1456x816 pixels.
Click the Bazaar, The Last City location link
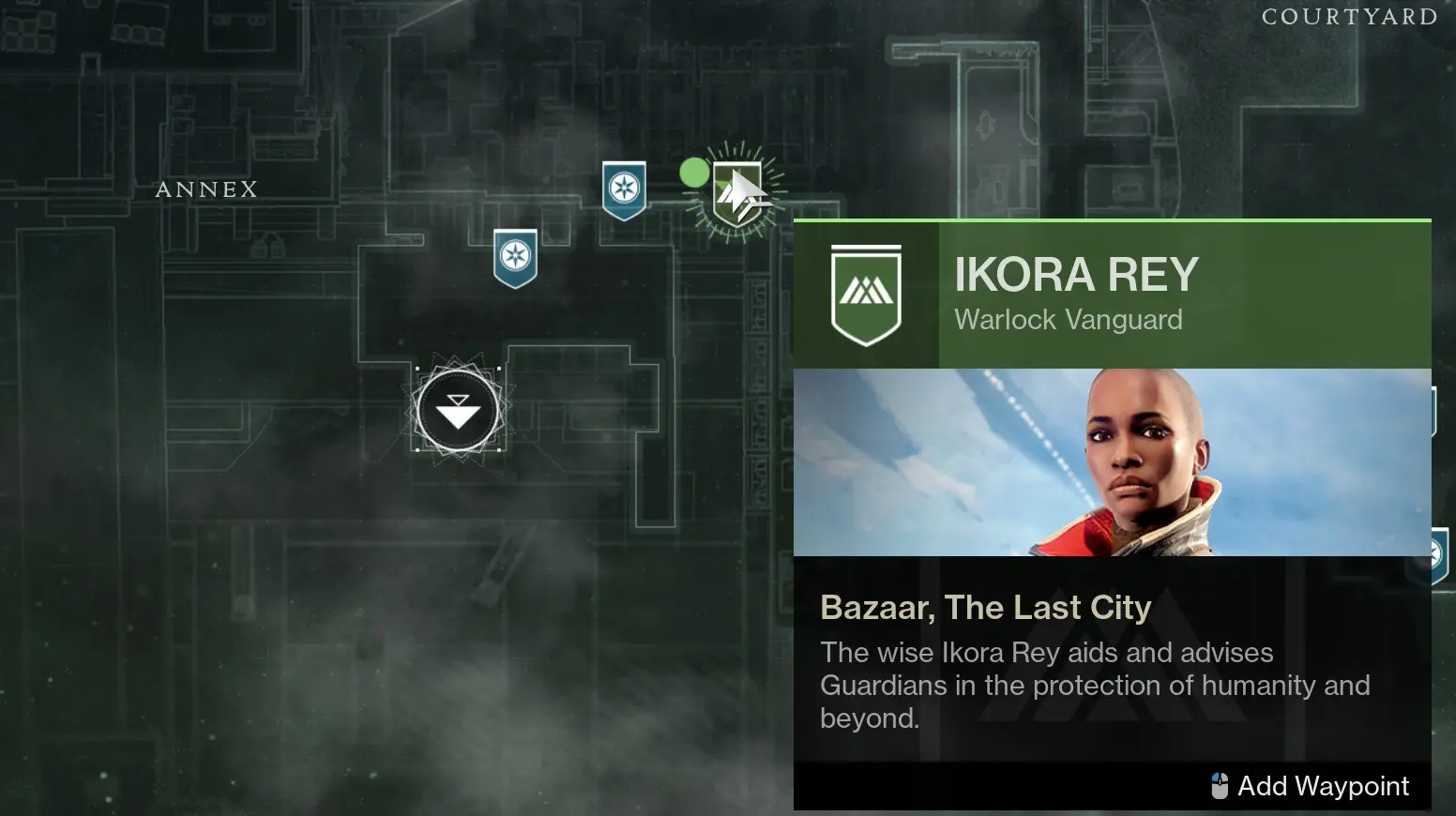985,608
